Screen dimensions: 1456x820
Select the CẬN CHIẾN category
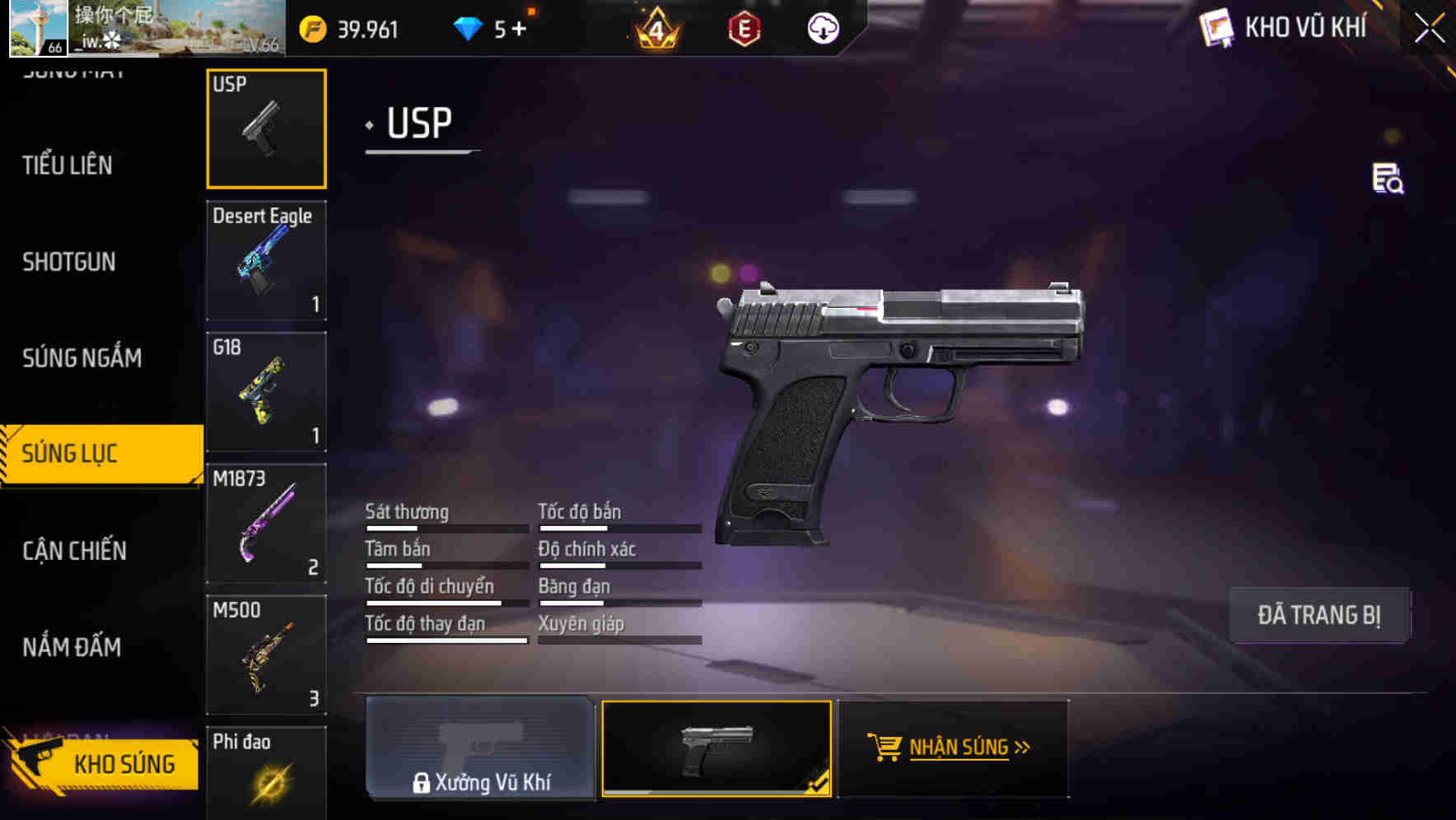(72, 550)
